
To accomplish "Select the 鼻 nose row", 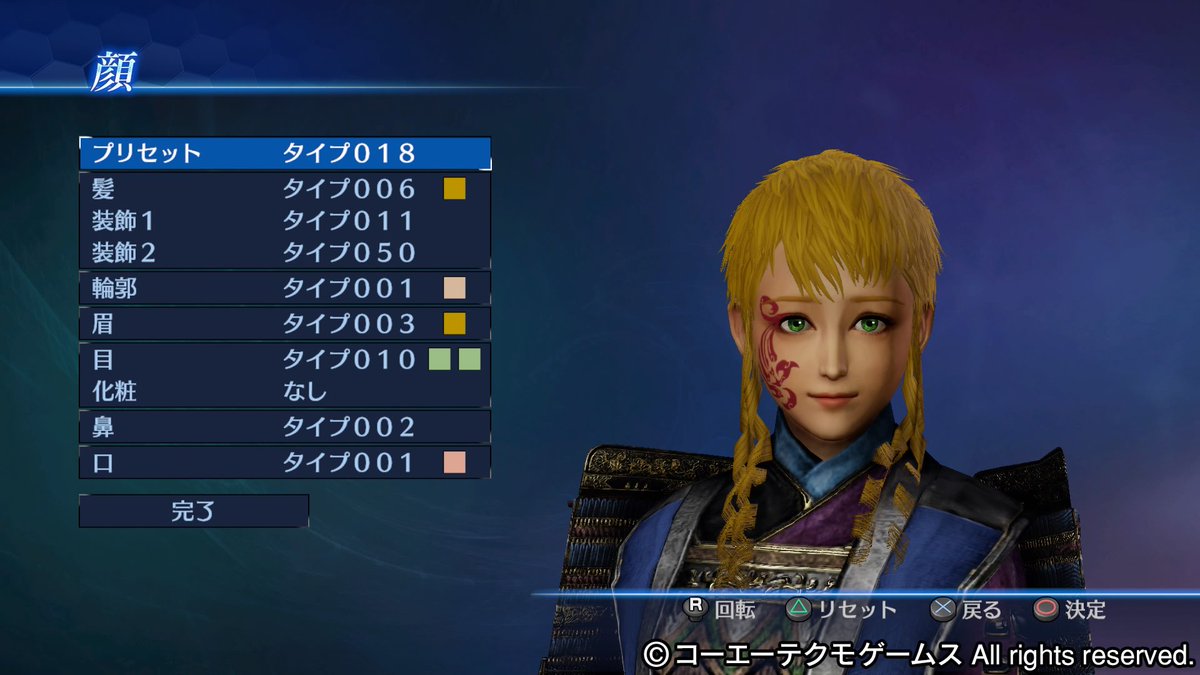I will click(x=285, y=427).
